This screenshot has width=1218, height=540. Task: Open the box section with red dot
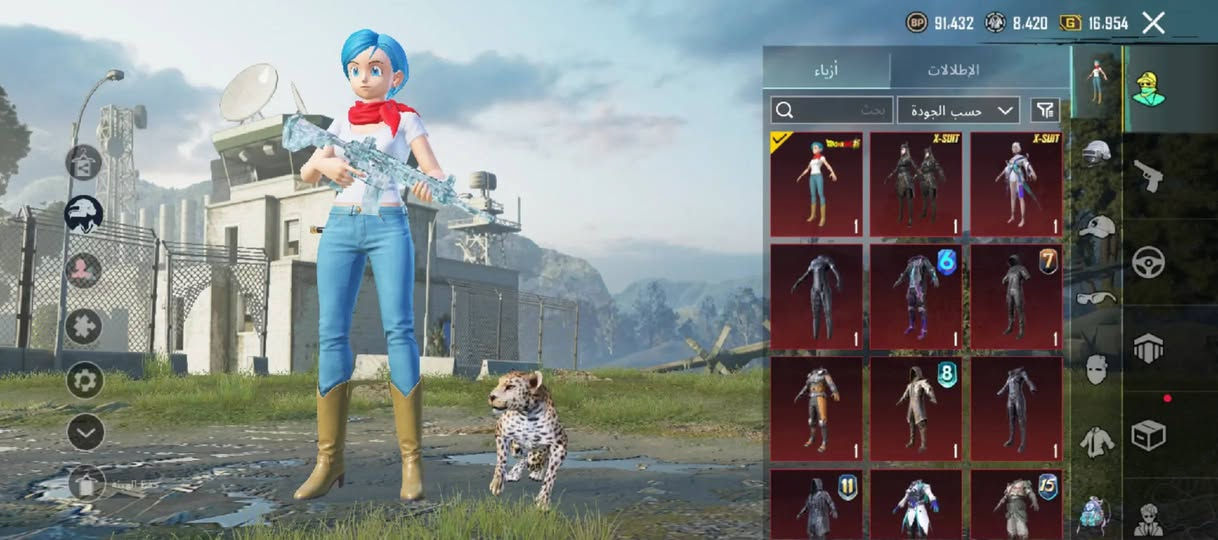click(1148, 434)
